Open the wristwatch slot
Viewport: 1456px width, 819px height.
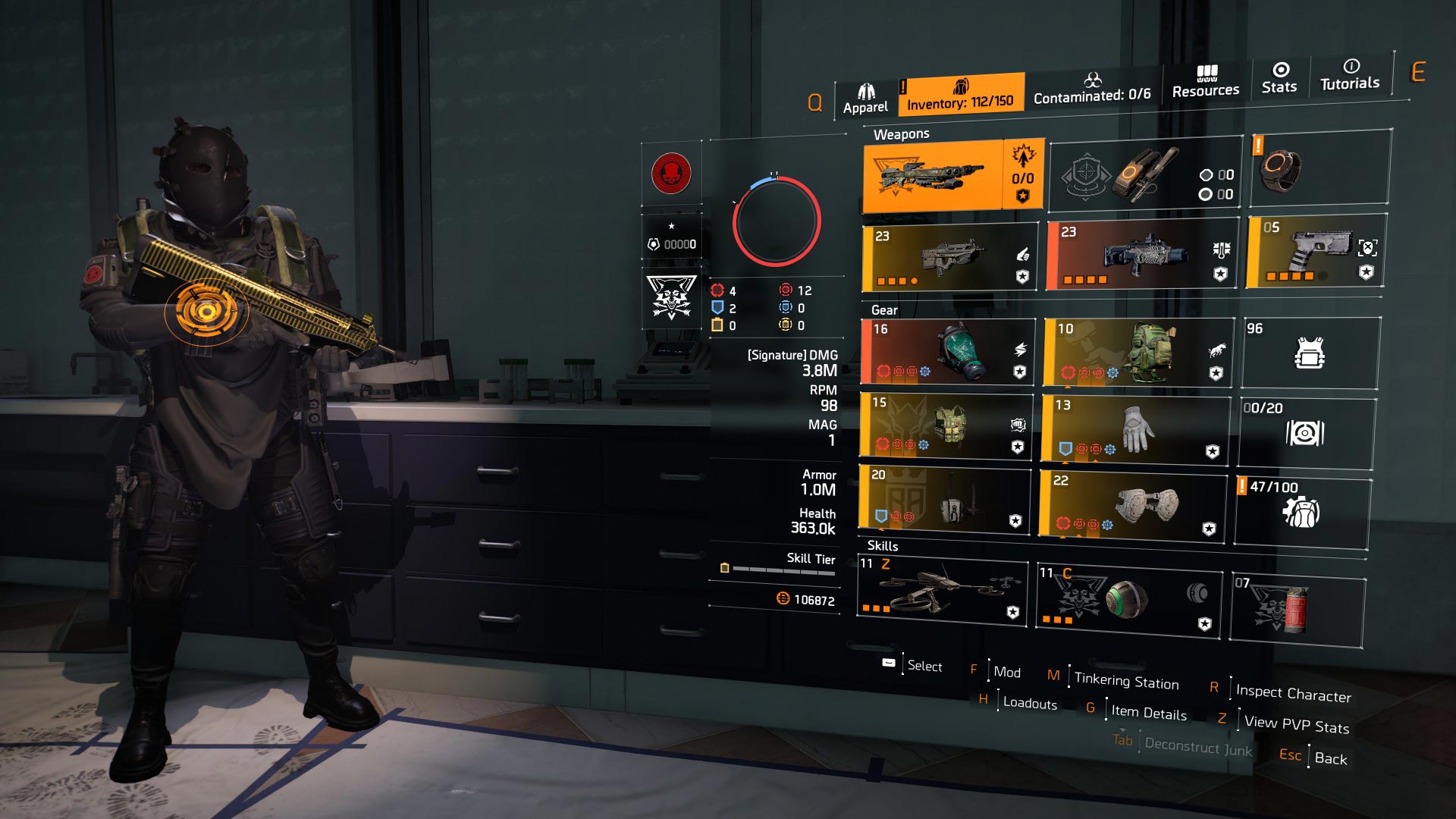pos(1319,168)
